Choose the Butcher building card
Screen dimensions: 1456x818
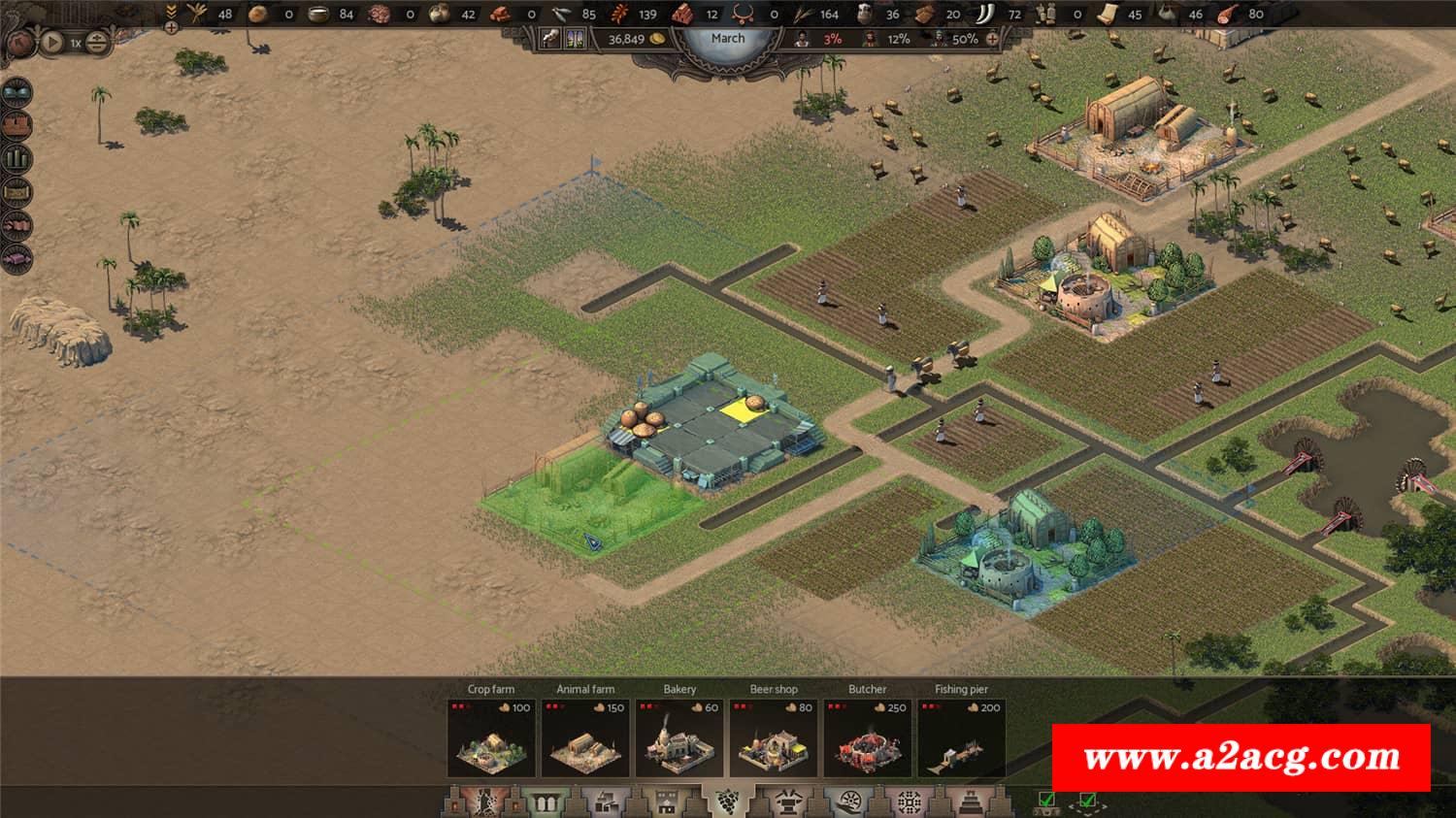tap(868, 737)
